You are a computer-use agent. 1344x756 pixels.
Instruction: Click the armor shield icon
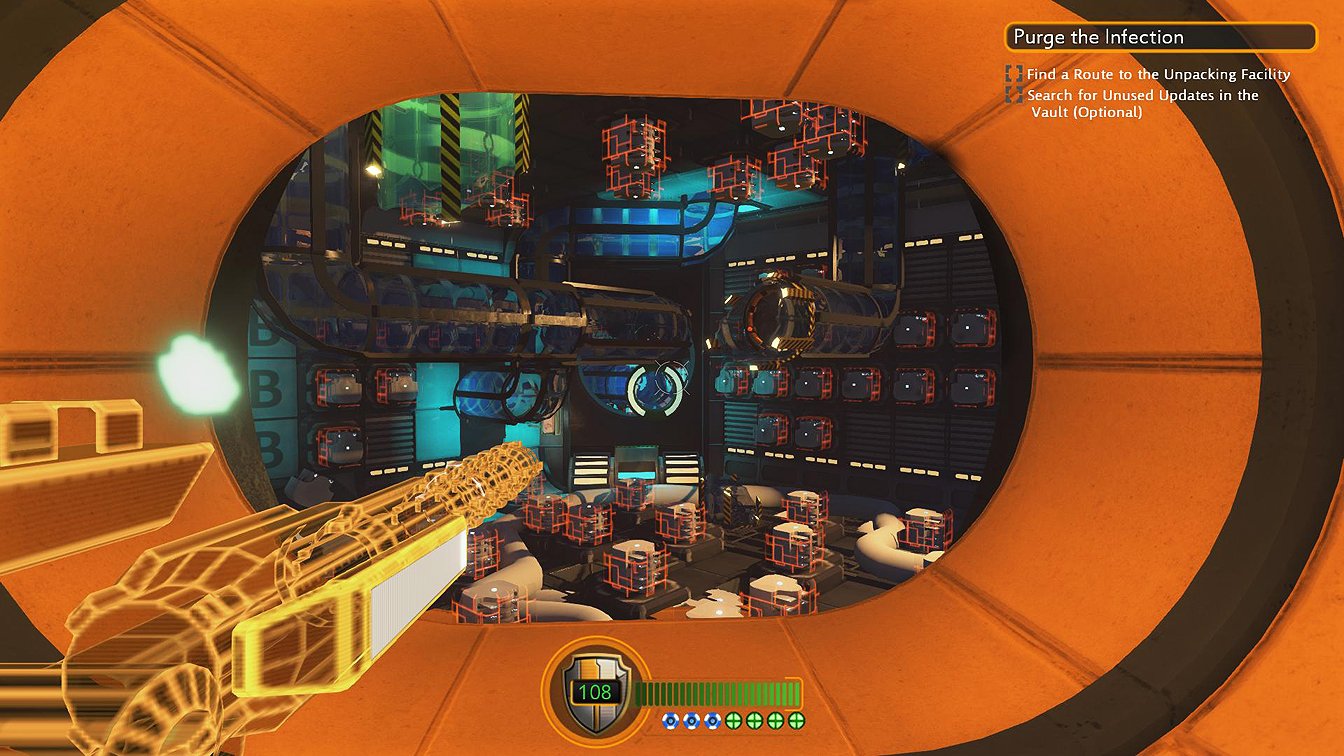[x=587, y=690]
